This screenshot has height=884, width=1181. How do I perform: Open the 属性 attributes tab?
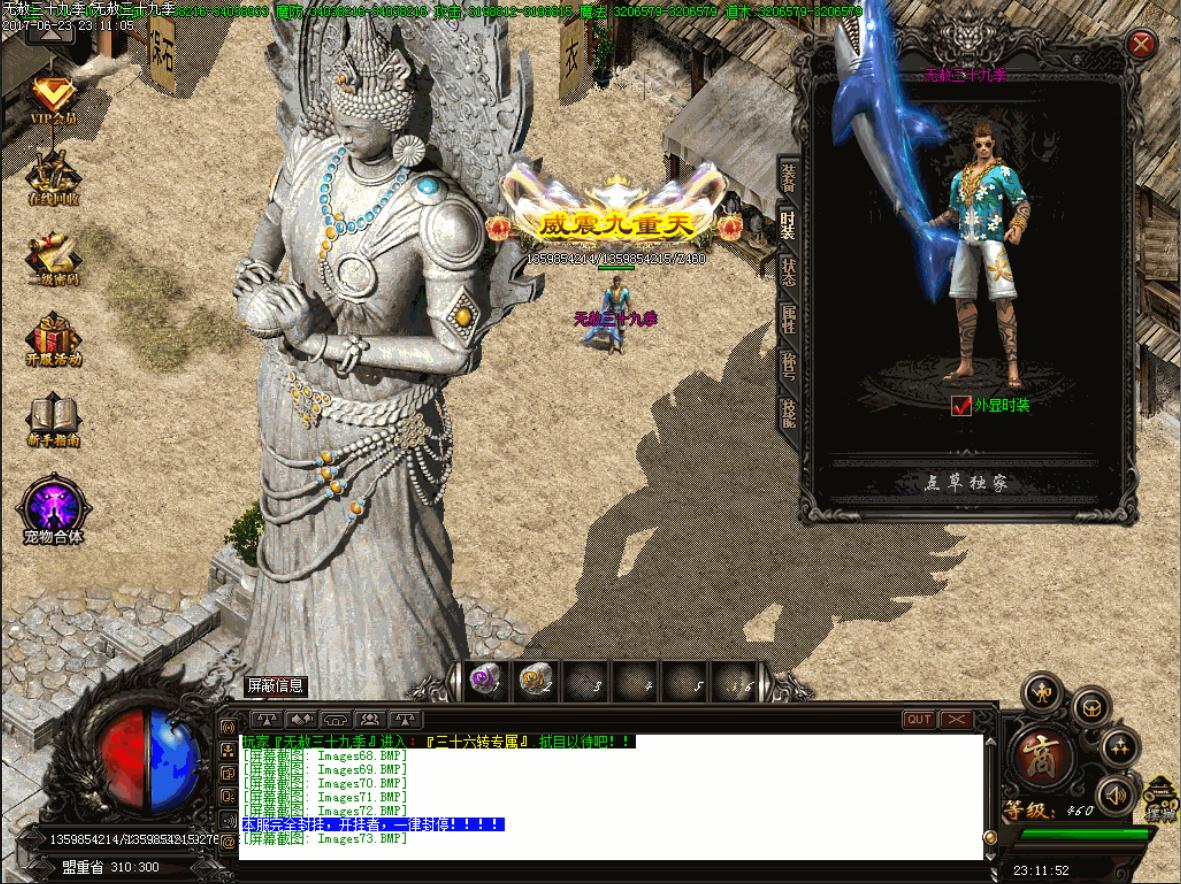[x=789, y=318]
